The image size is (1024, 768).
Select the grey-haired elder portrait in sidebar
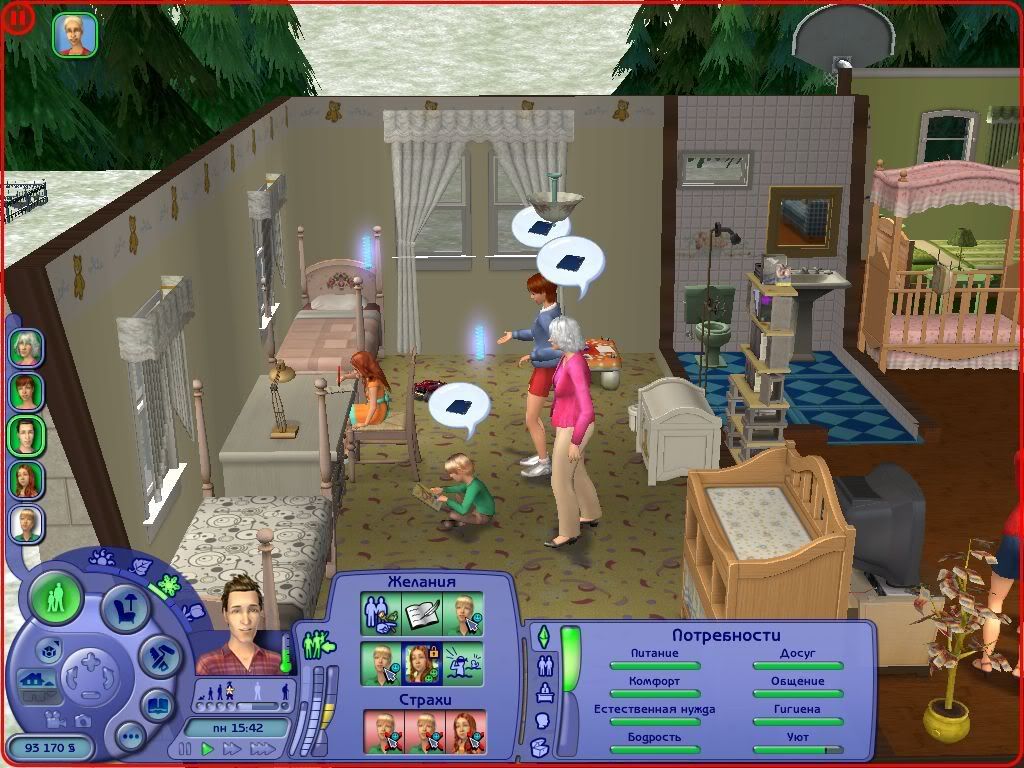pyautogui.click(x=26, y=347)
